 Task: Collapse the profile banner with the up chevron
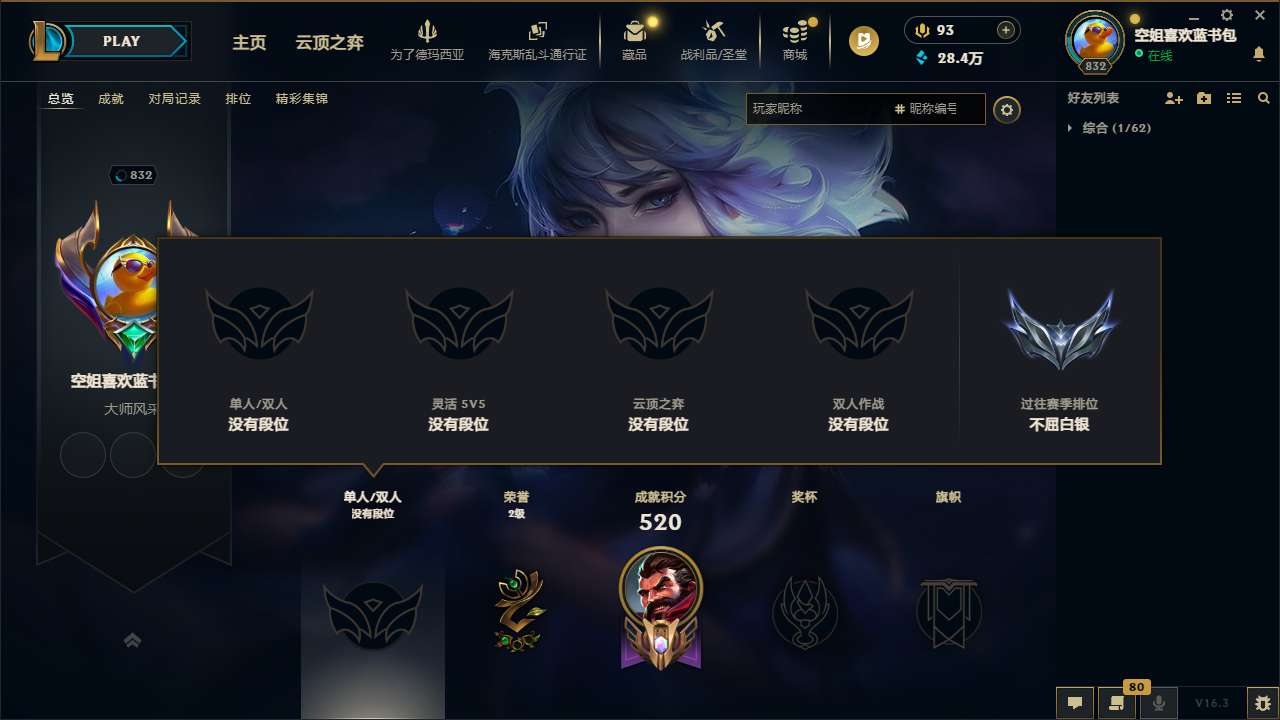133,639
